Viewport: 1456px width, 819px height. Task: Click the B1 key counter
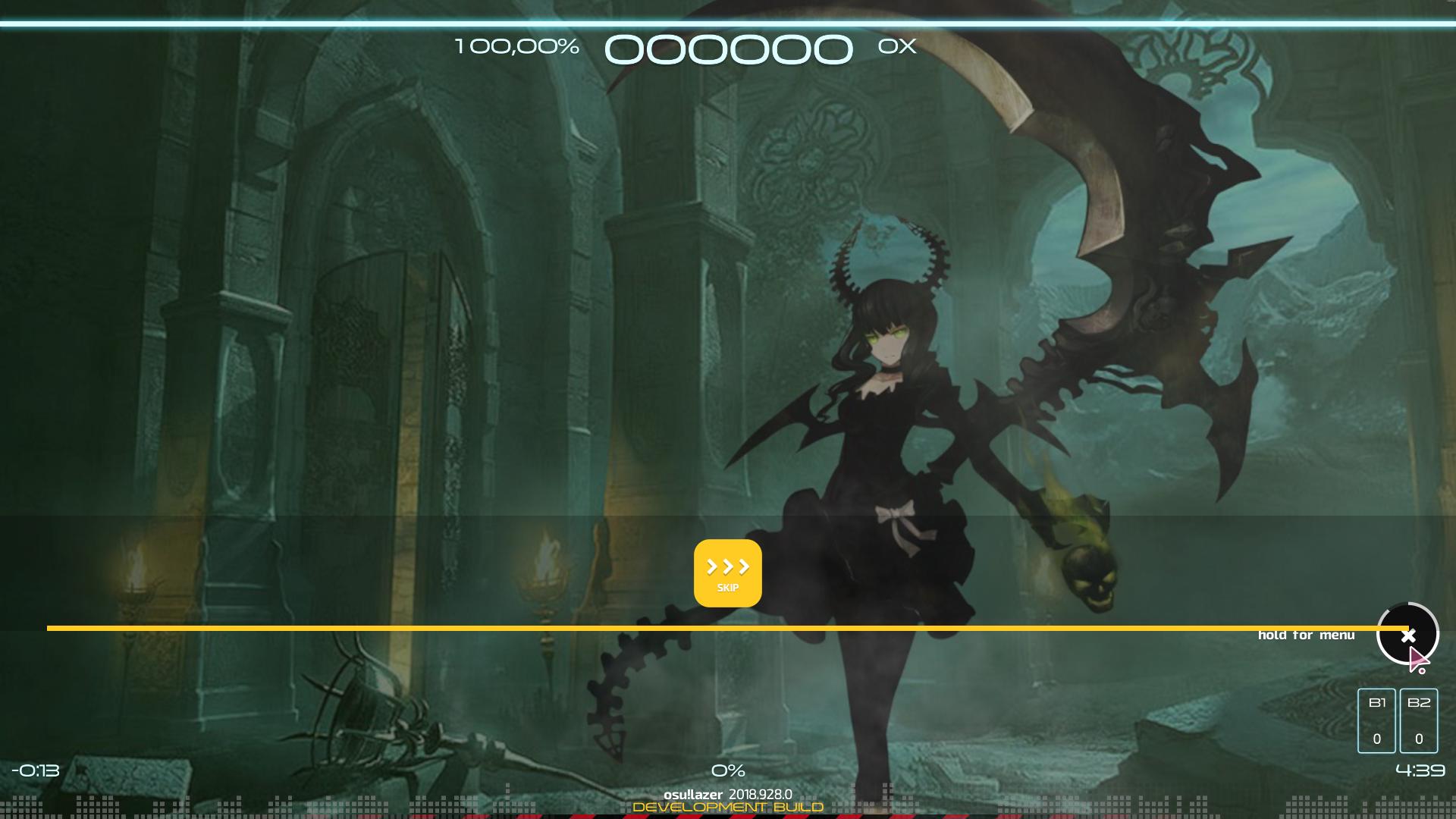click(1378, 719)
